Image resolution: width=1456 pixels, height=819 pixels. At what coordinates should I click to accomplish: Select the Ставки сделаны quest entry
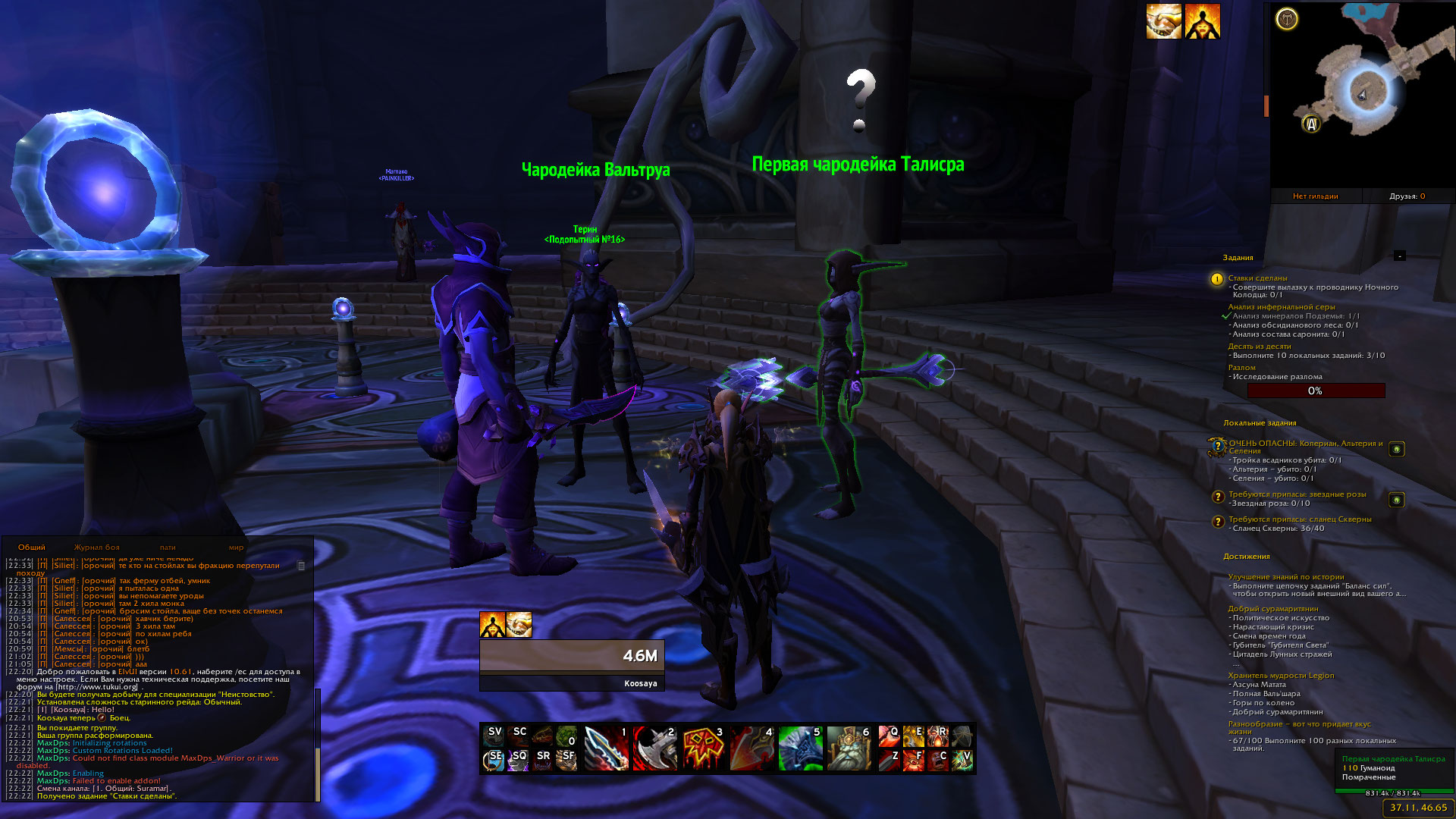click(x=1257, y=278)
